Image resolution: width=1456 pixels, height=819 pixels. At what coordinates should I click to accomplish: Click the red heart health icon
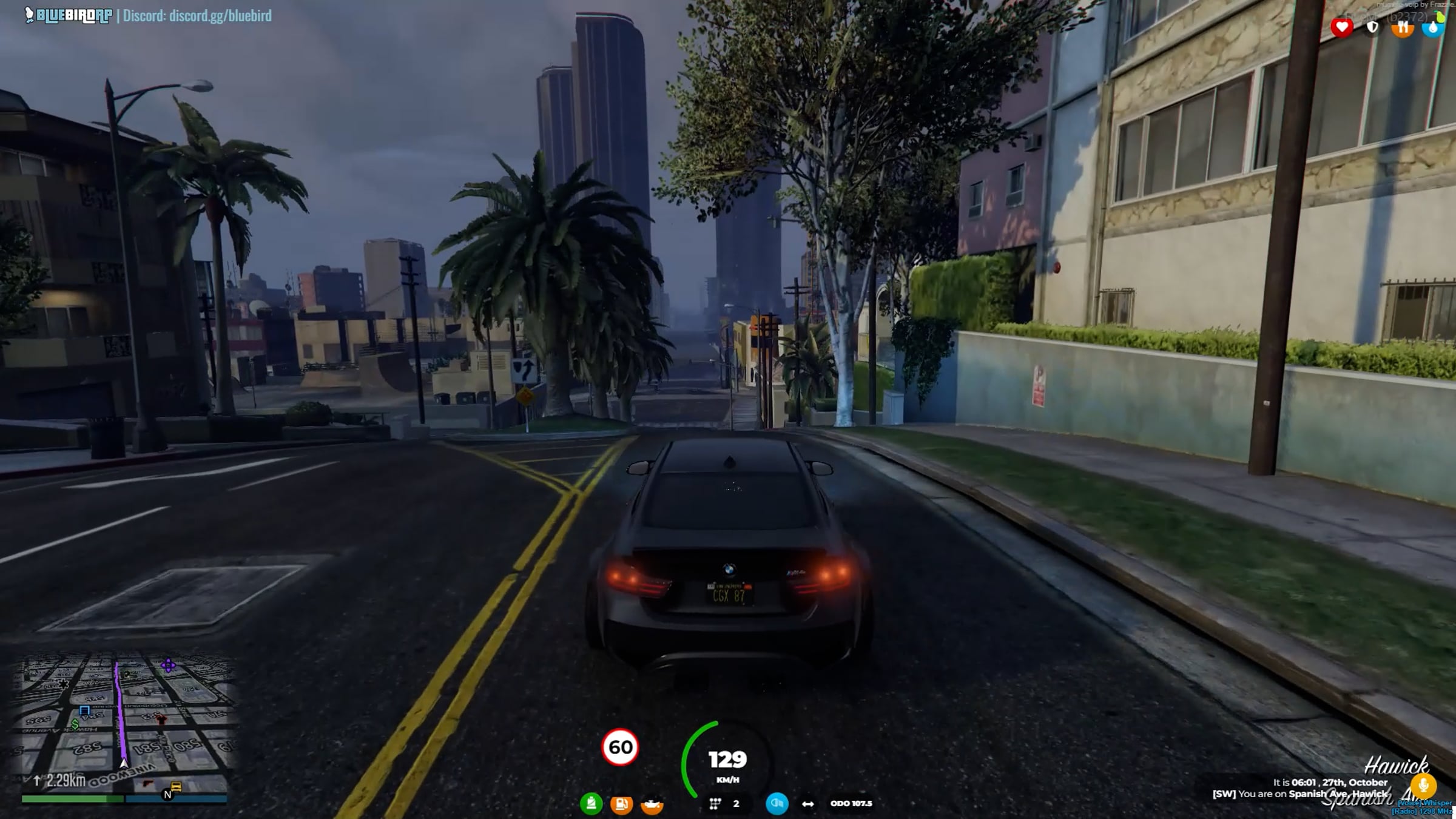click(1341, 27)
